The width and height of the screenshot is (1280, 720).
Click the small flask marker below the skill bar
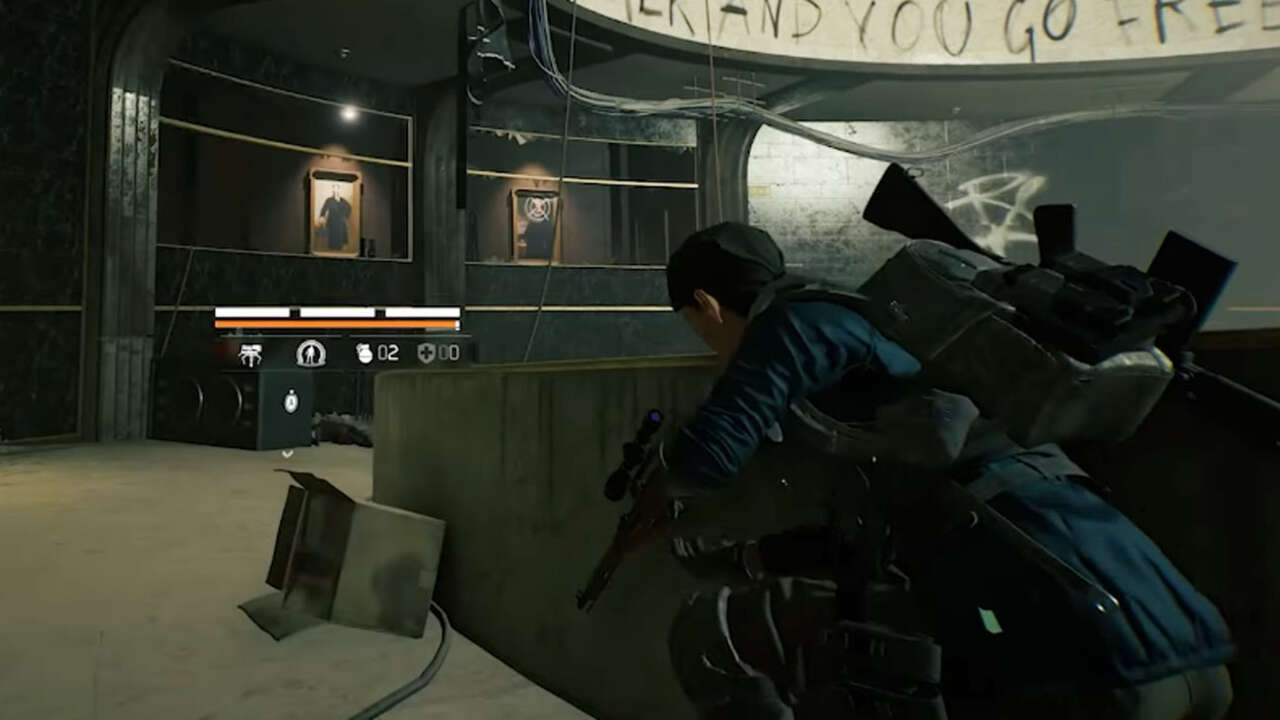pos(290,400)
